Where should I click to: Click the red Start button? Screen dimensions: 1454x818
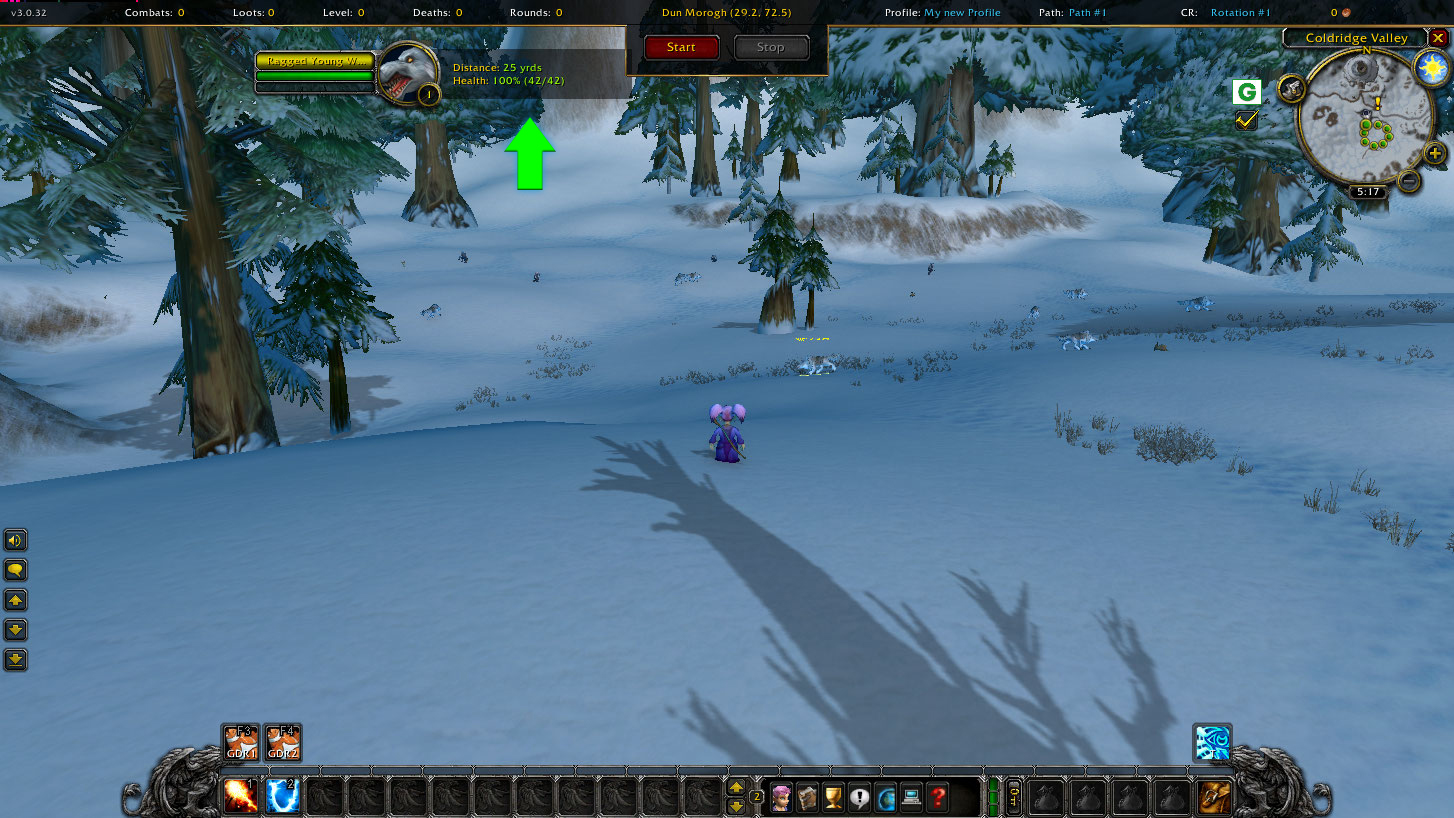click(x=681, y=47)
